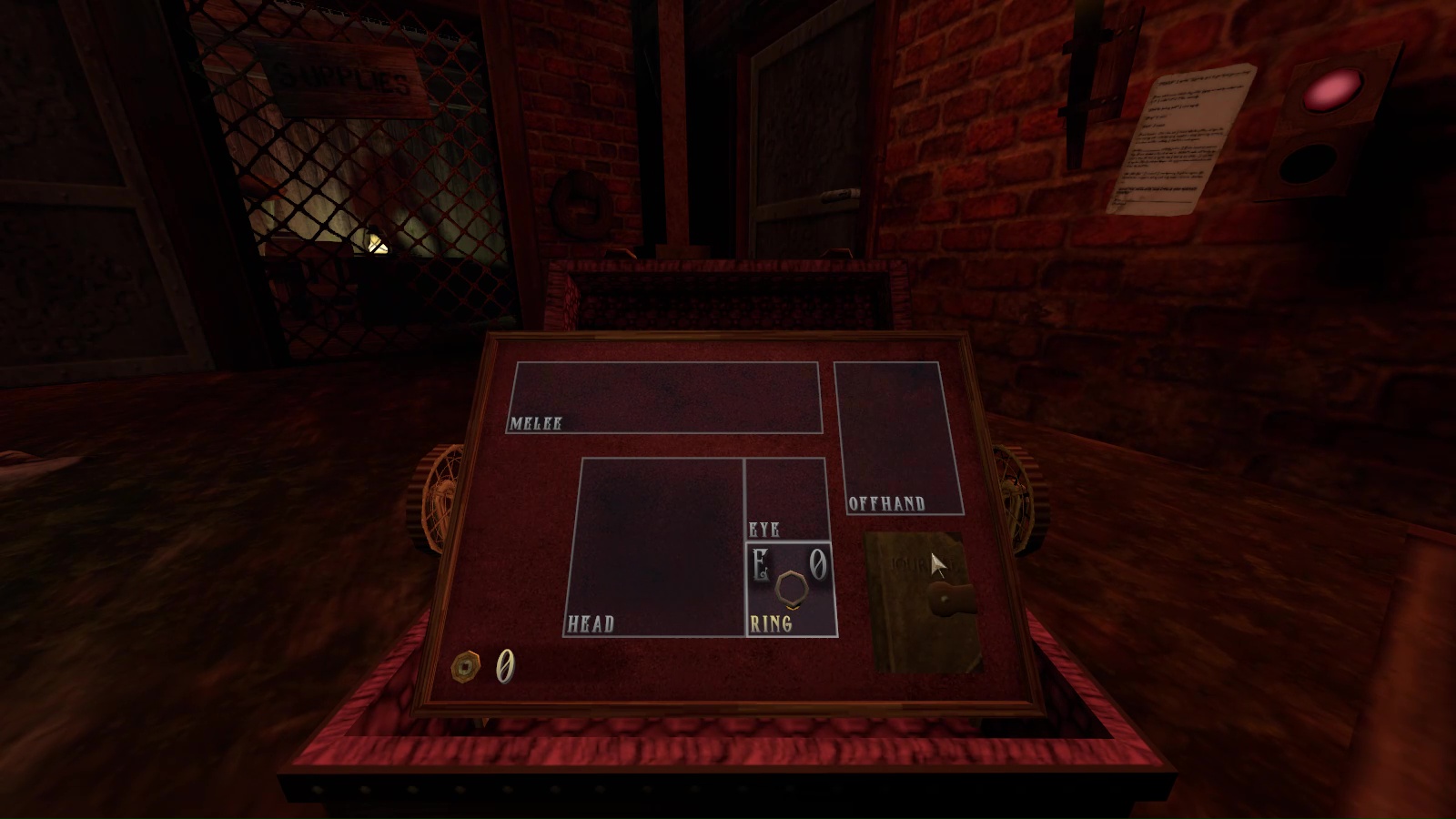Click the coin currency icon
1456x819 pixels.
click(x=468, y=665)
